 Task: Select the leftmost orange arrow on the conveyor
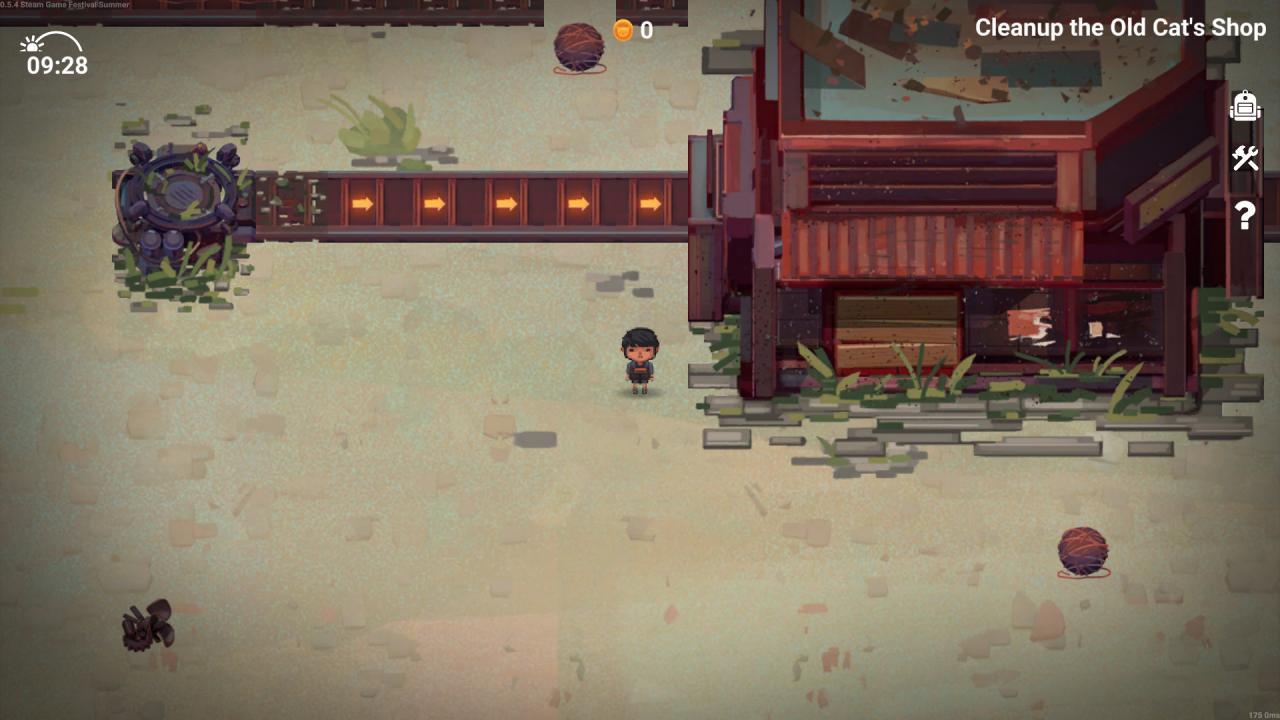[362, 203]
